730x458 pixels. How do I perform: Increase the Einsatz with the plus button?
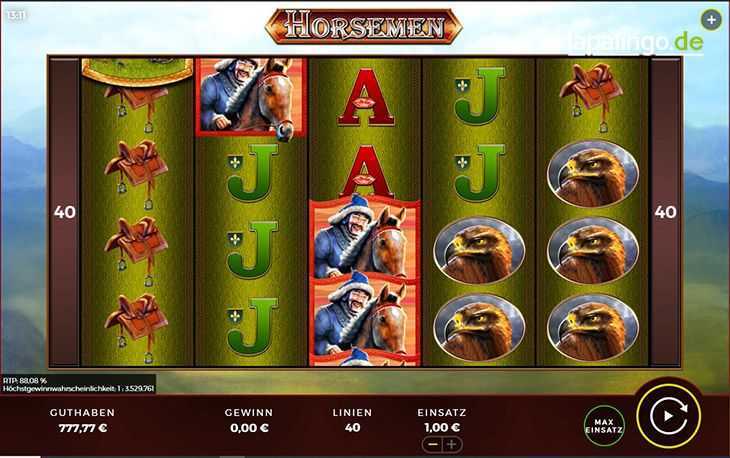tap(451, 444)
